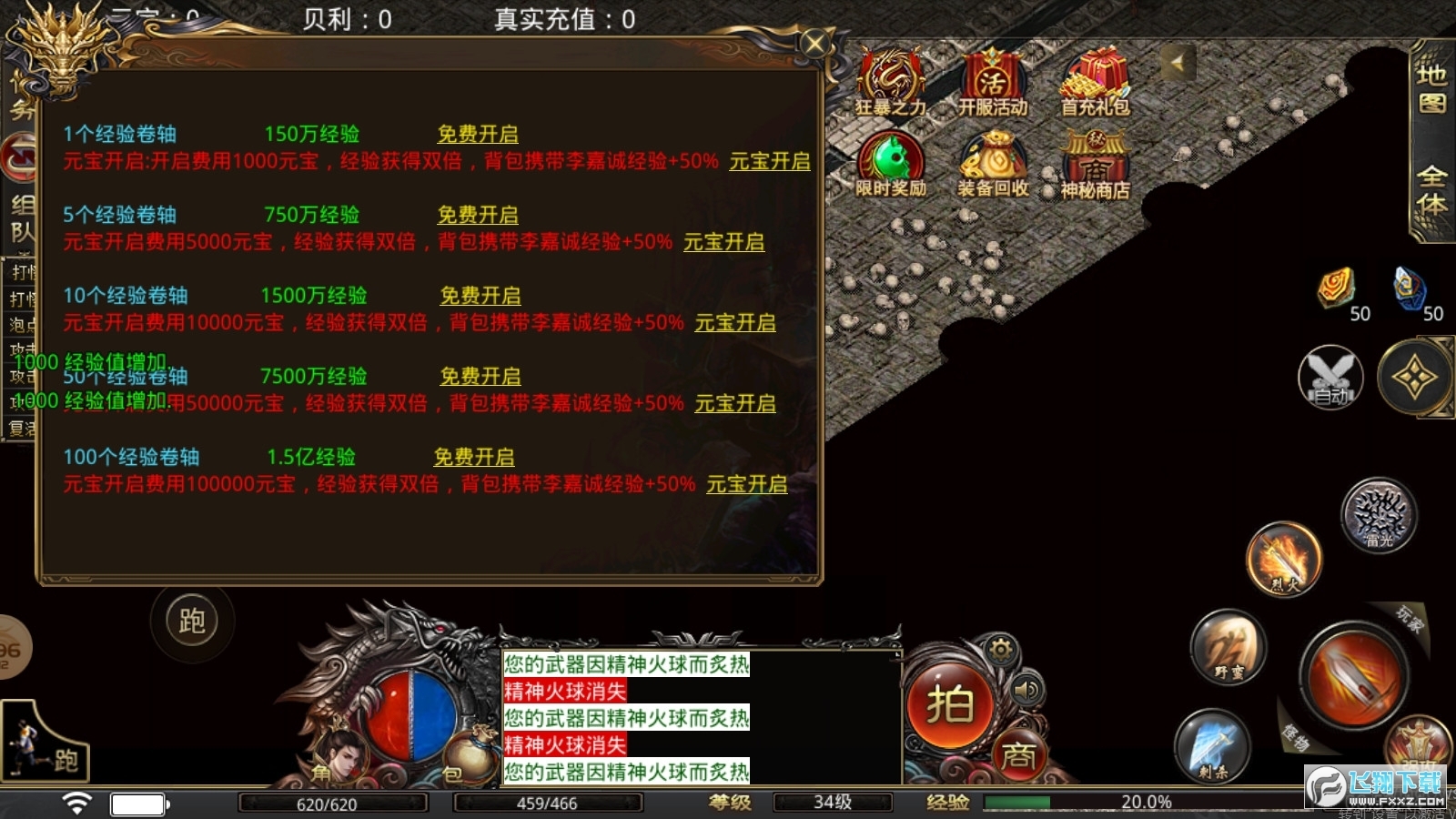
Task: Open the 限时奖励 limited-time reward
Action: 891,164
